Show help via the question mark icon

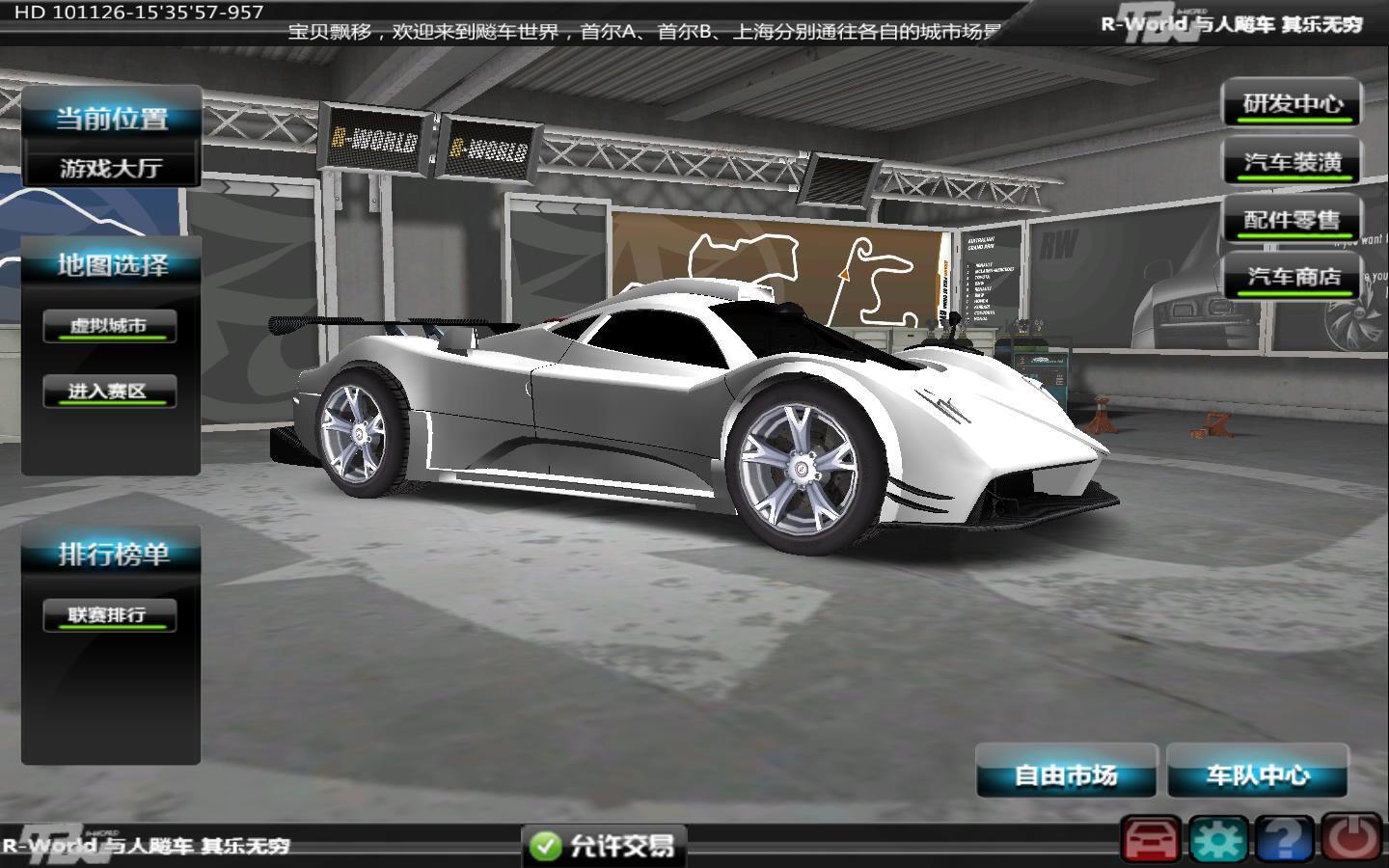pos(1283,840)
